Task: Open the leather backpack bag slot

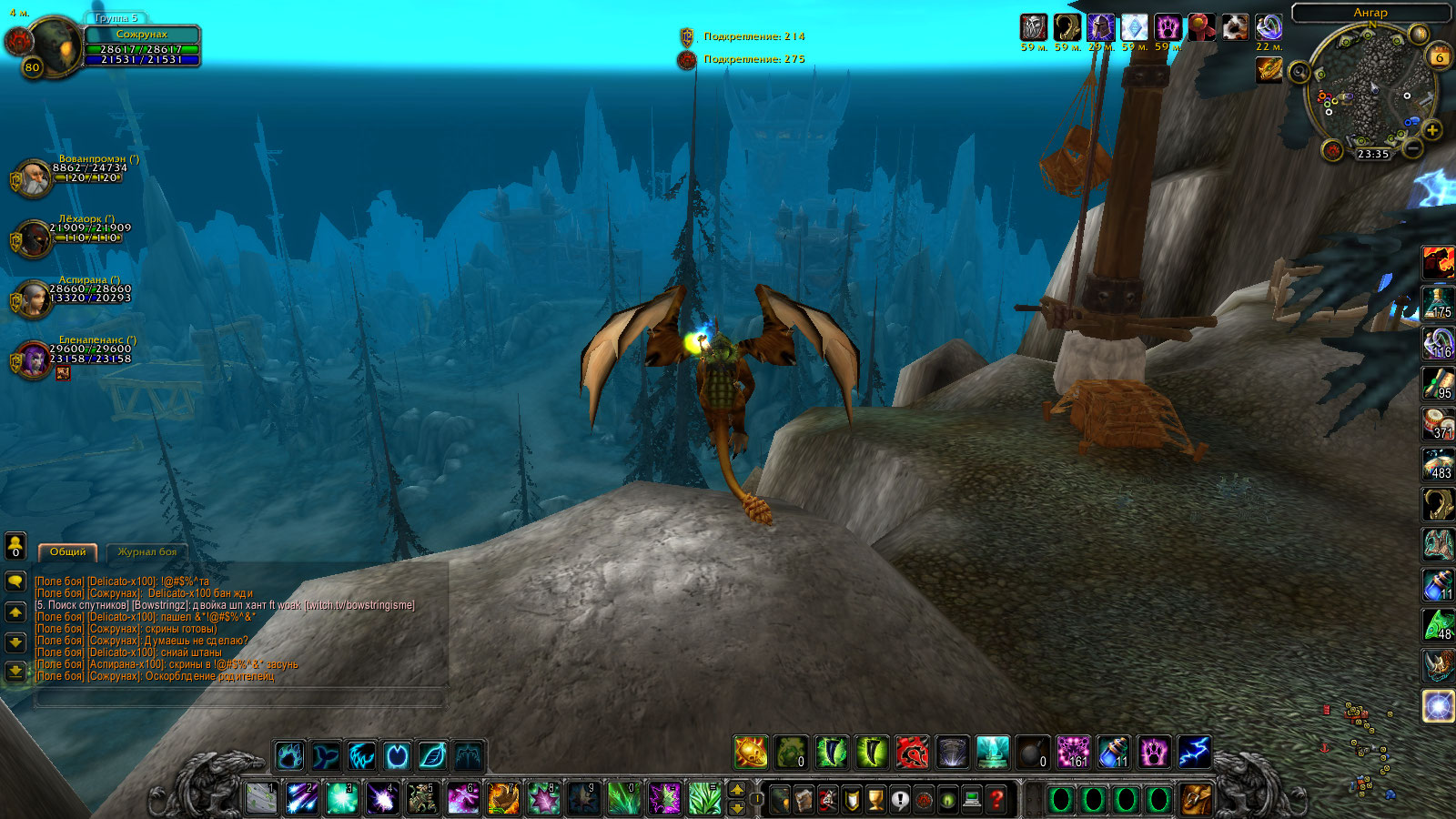Action: [x=1197, y=800]
